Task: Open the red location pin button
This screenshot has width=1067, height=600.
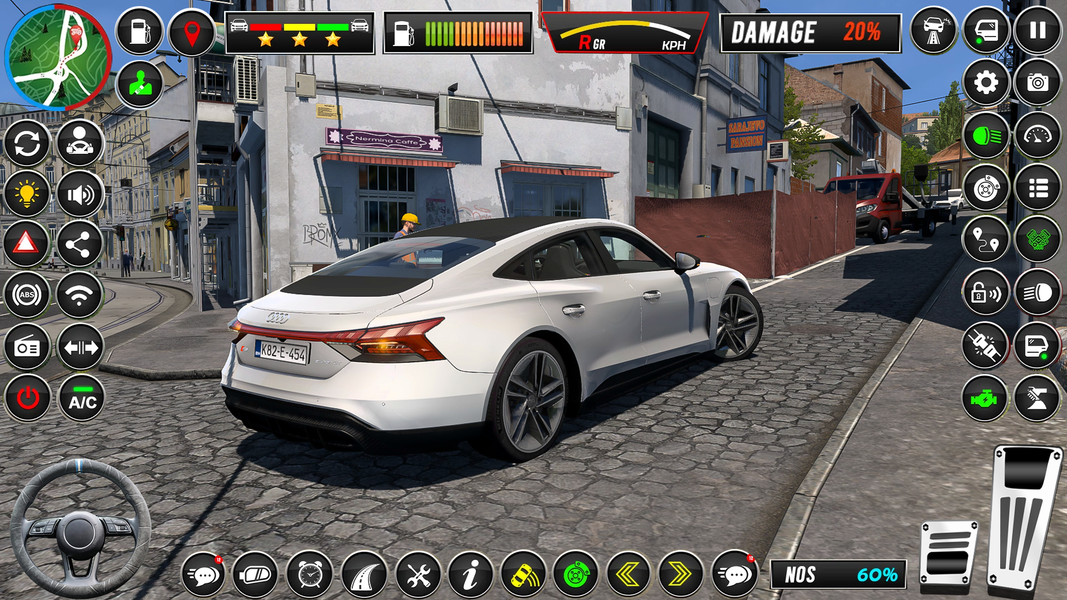Action: coord(191,31)
